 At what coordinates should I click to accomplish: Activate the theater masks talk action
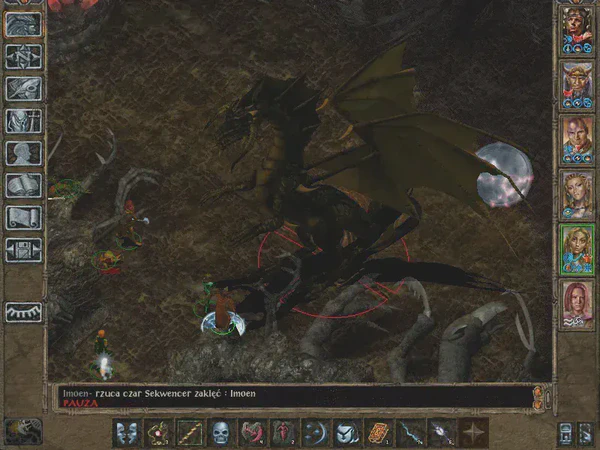coord(126,433)
